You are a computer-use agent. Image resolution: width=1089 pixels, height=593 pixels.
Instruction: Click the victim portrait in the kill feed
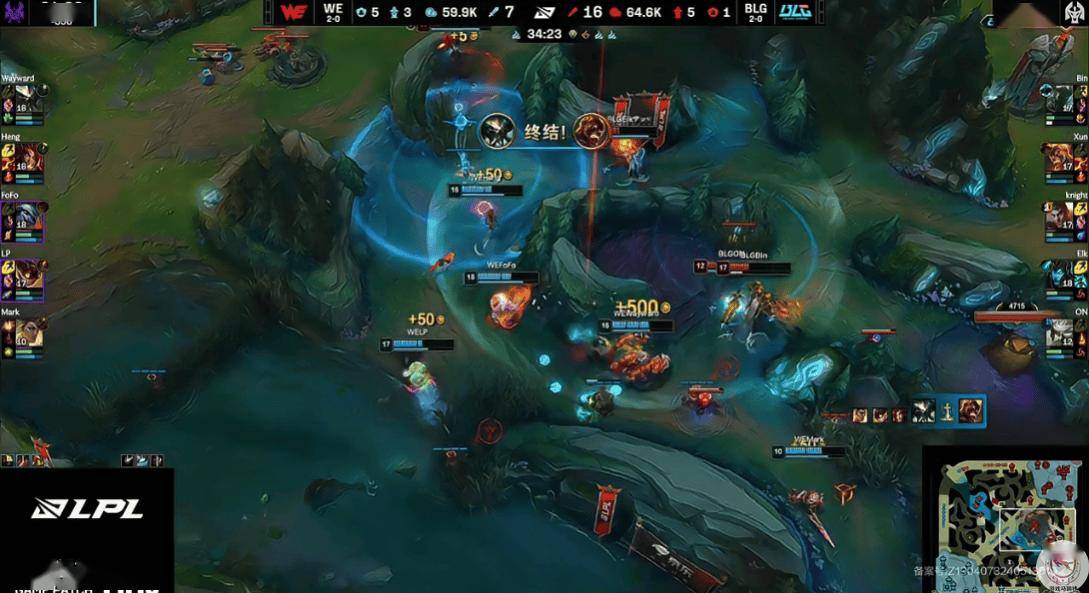(x=592, y=131)
